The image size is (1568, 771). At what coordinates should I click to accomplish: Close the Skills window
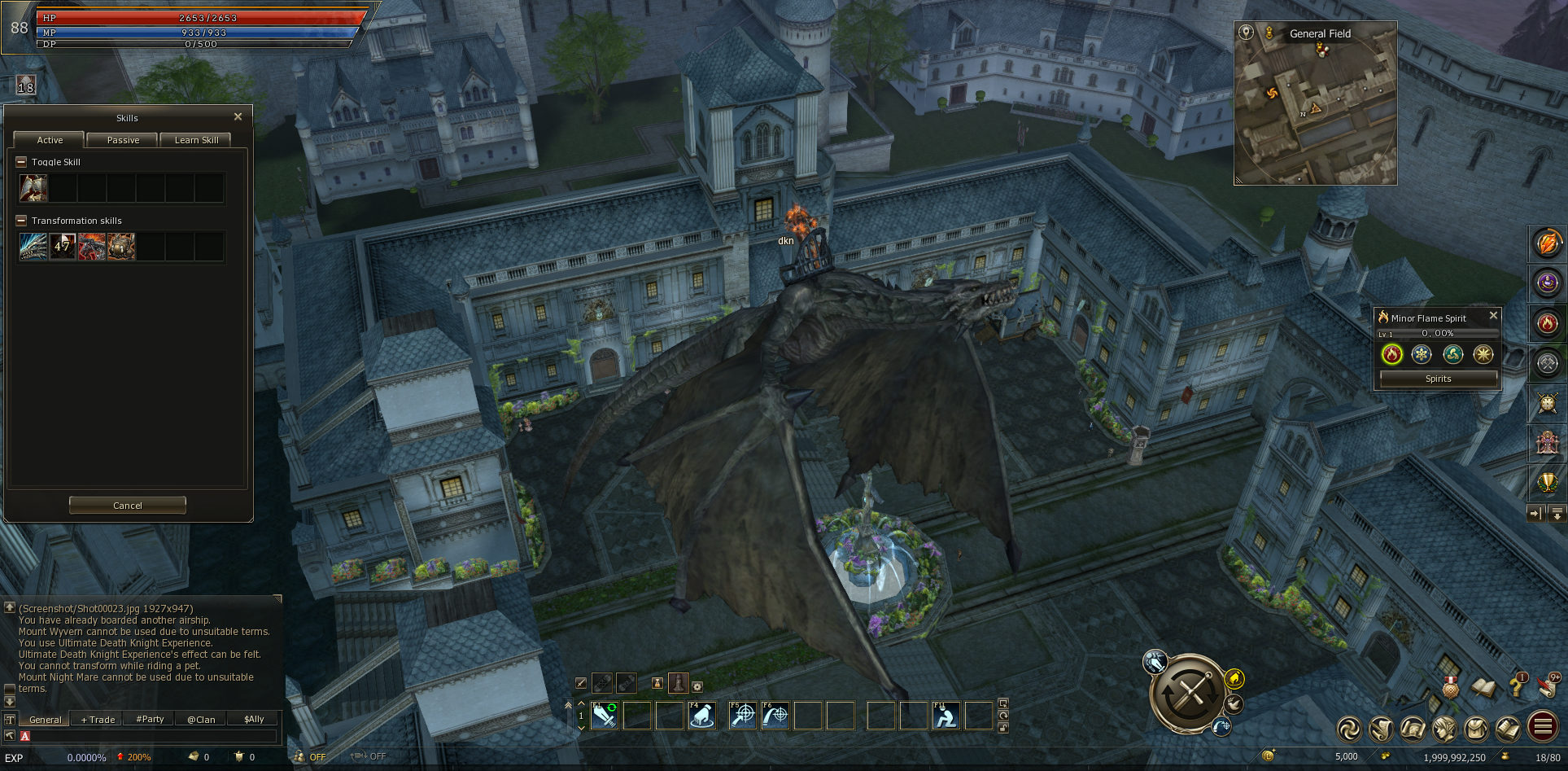(238, 117)
